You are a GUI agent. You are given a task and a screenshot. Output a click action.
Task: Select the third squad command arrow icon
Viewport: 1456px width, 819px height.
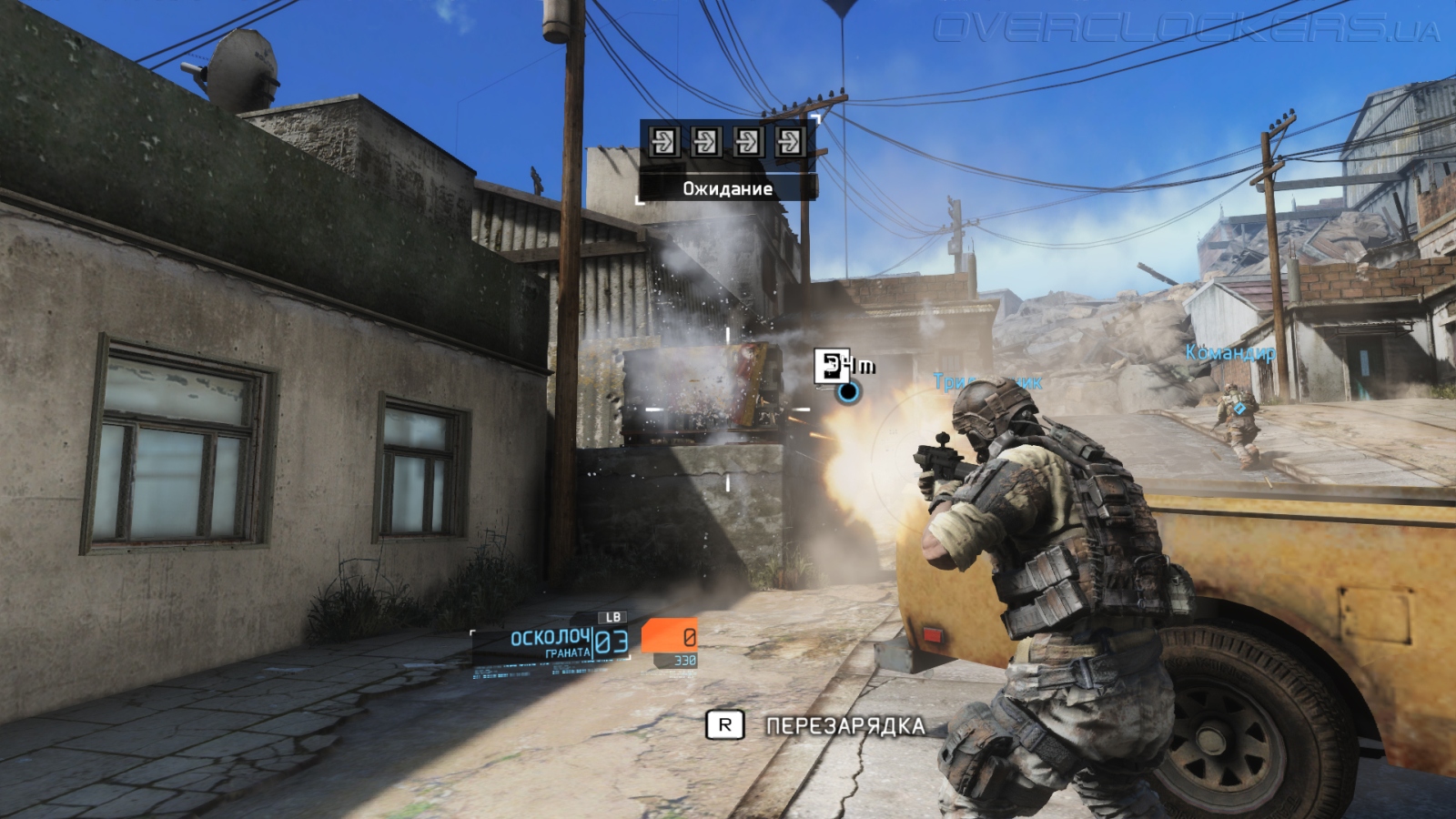pyautogui.click(x=750, y=142)
